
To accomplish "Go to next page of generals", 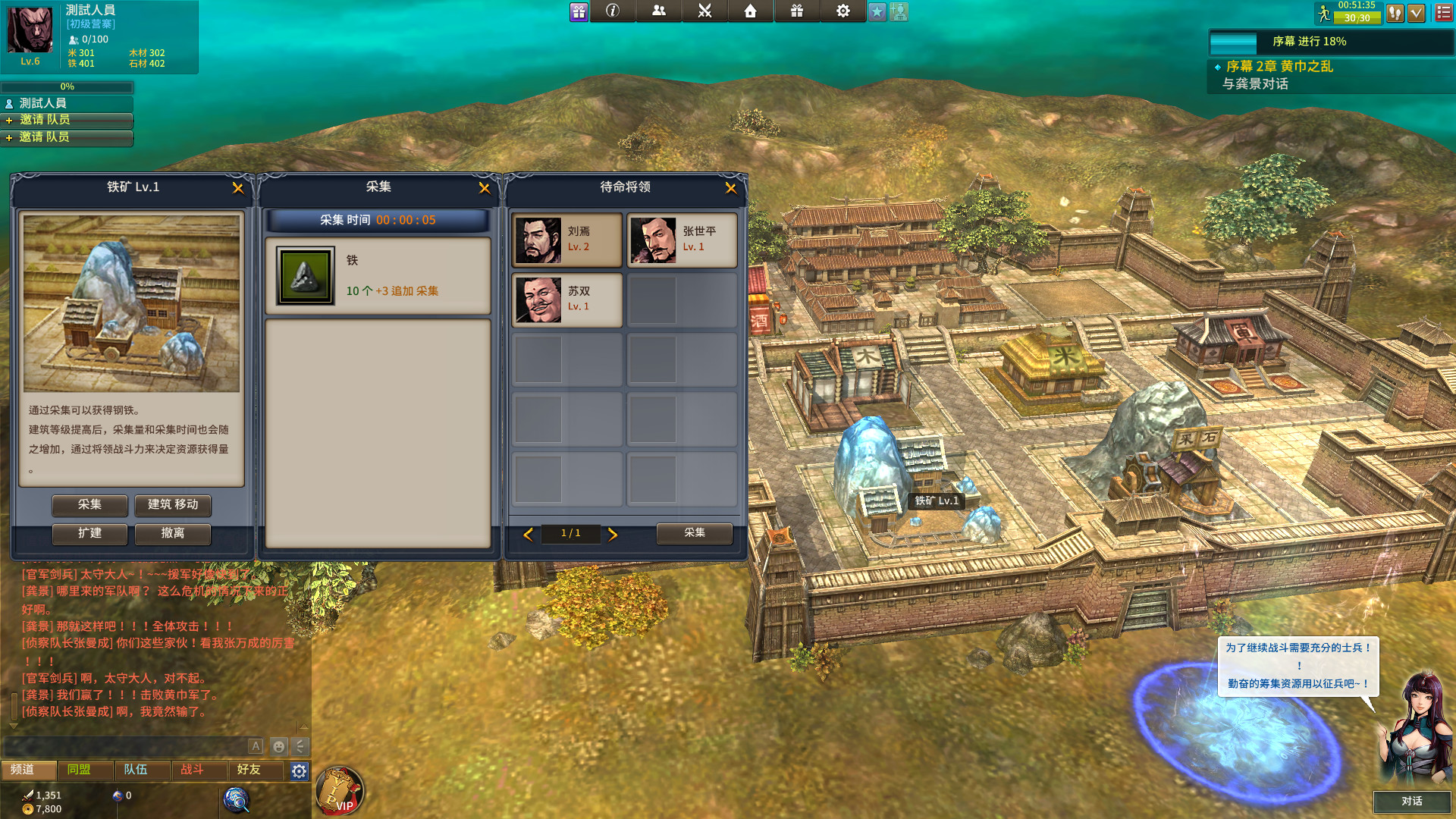I will [x=613, y=535].
